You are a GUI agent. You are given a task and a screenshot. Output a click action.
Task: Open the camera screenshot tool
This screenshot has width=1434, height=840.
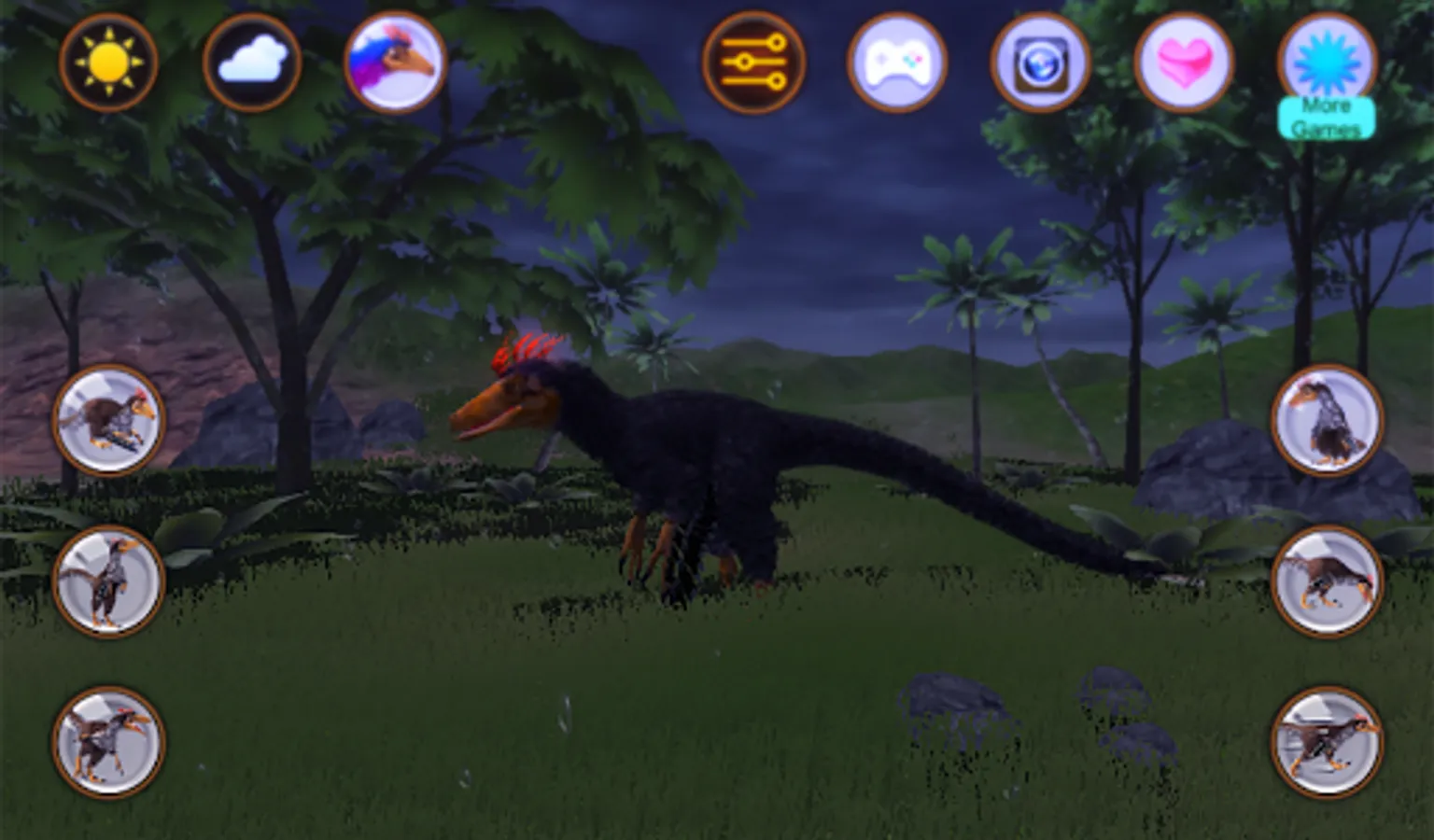[1041, 63]
